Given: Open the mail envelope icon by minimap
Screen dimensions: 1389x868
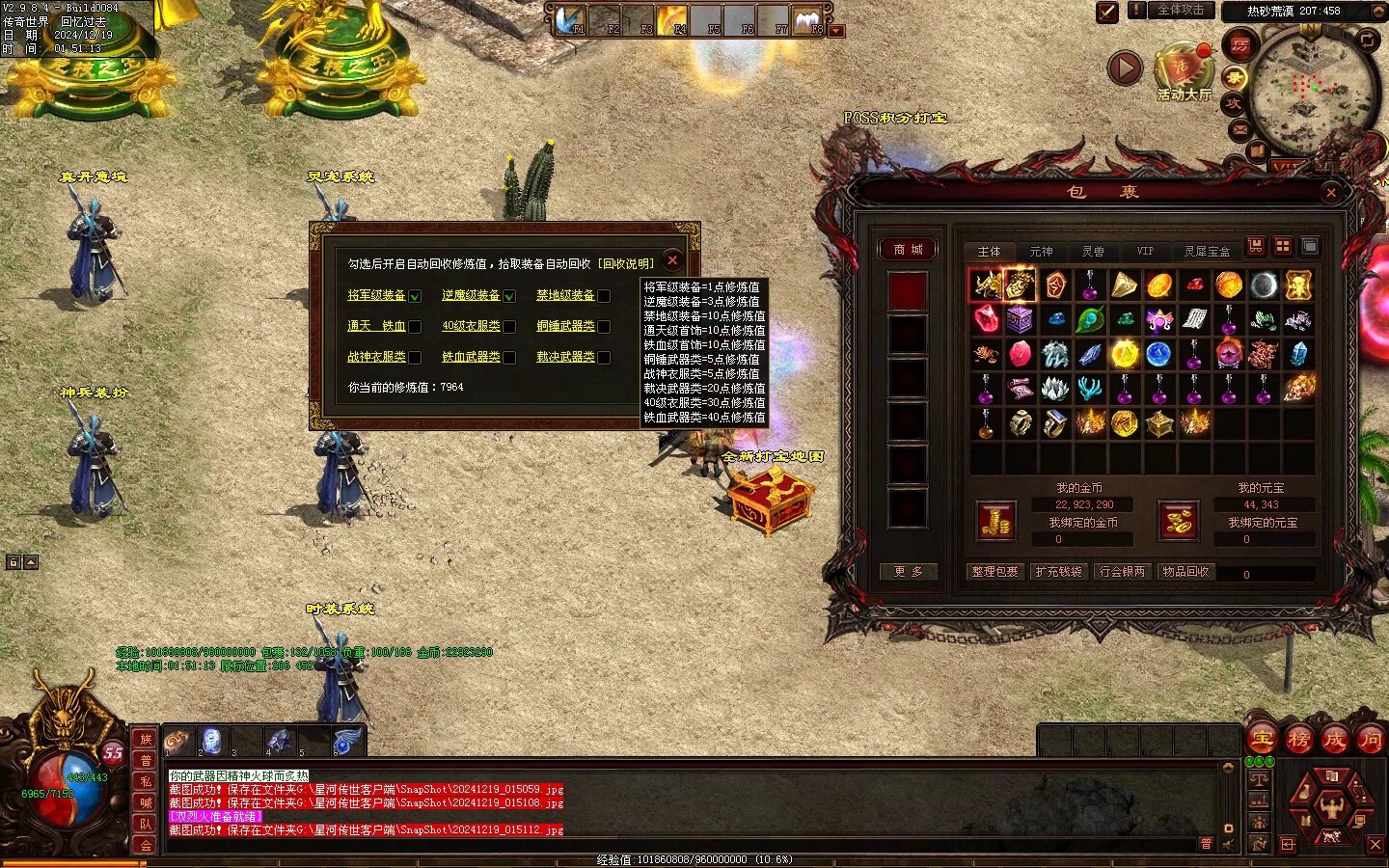Looking at the screenshot, I should pyautogui.click(x=1239, y=130).
